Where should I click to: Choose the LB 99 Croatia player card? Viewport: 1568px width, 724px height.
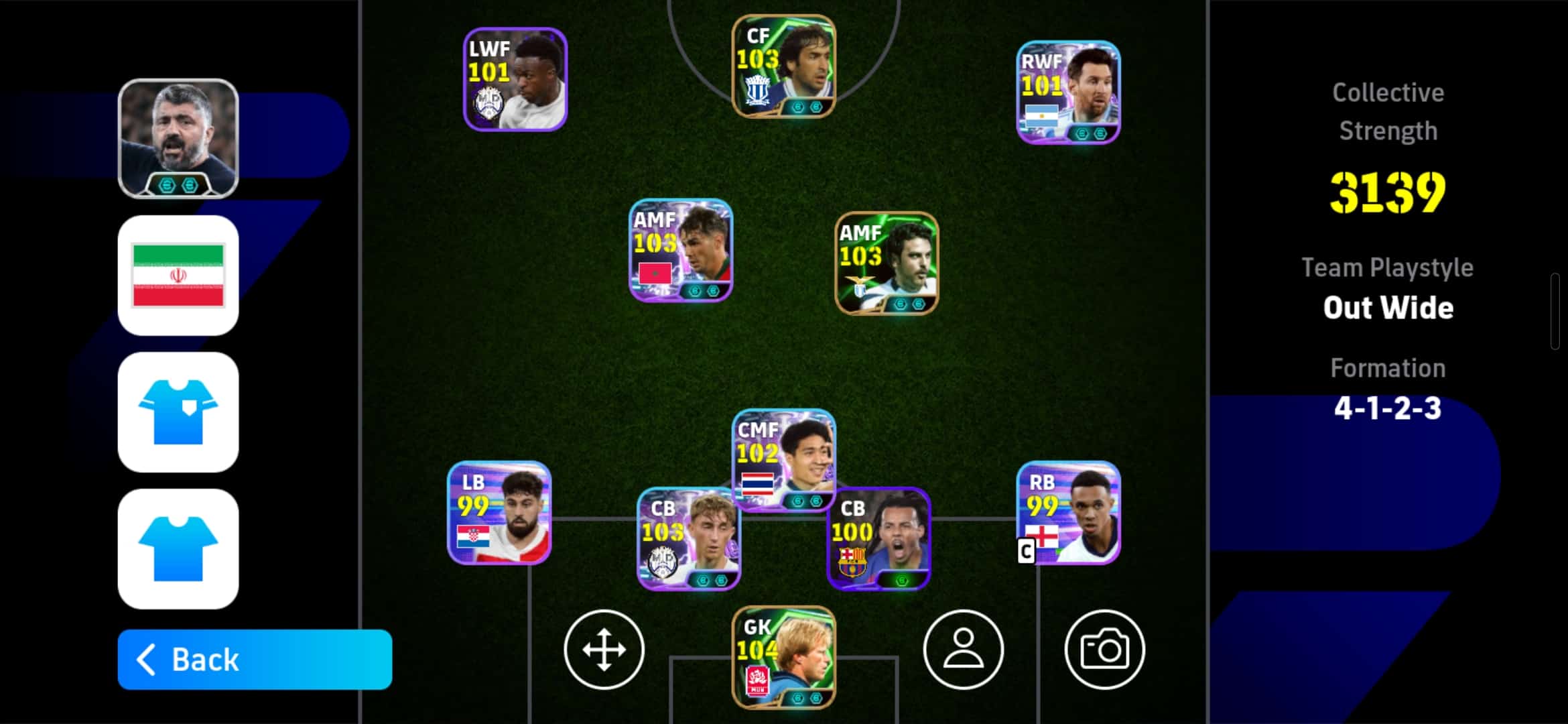point(499,513)
